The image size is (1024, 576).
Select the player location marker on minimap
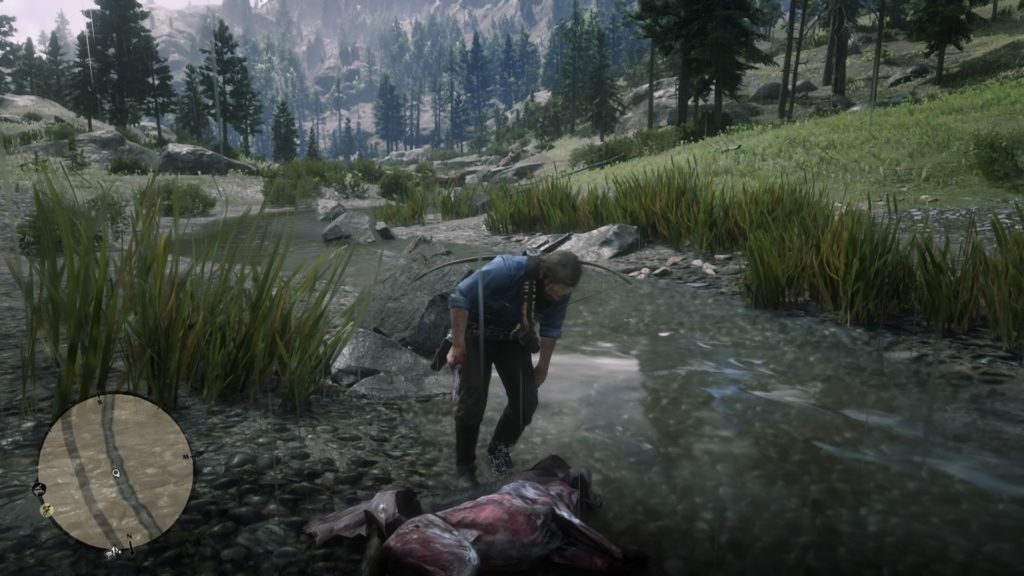tap(117, 472)
